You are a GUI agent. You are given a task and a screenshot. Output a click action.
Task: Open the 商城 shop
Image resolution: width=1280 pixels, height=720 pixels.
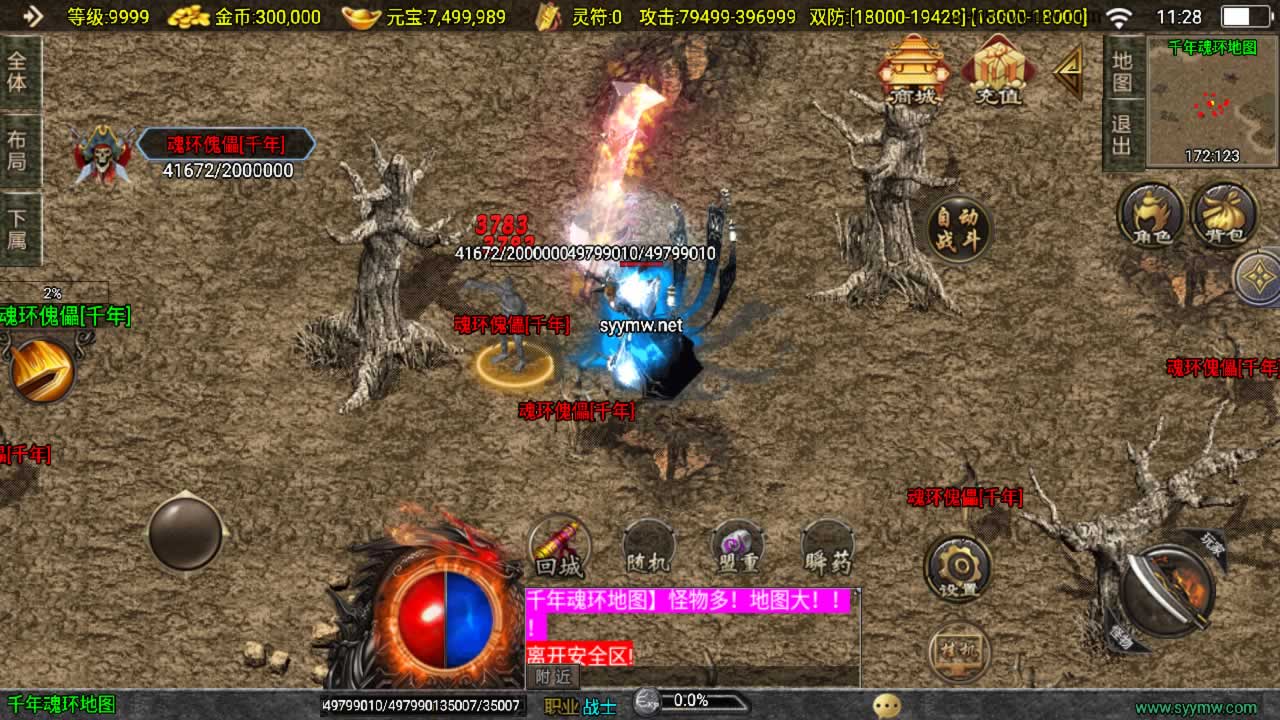point(912,70)
